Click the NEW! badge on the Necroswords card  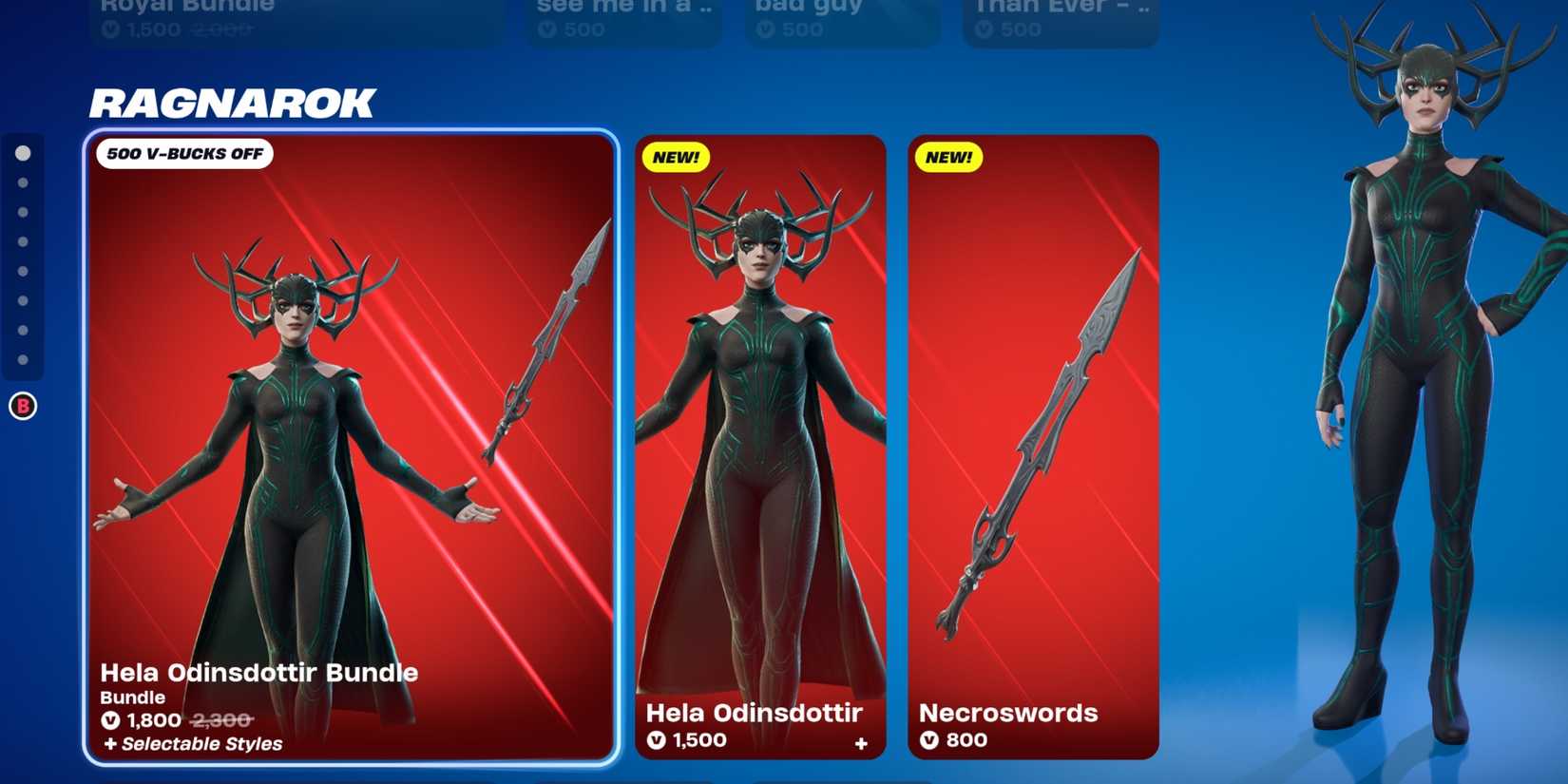click(947, 158)
